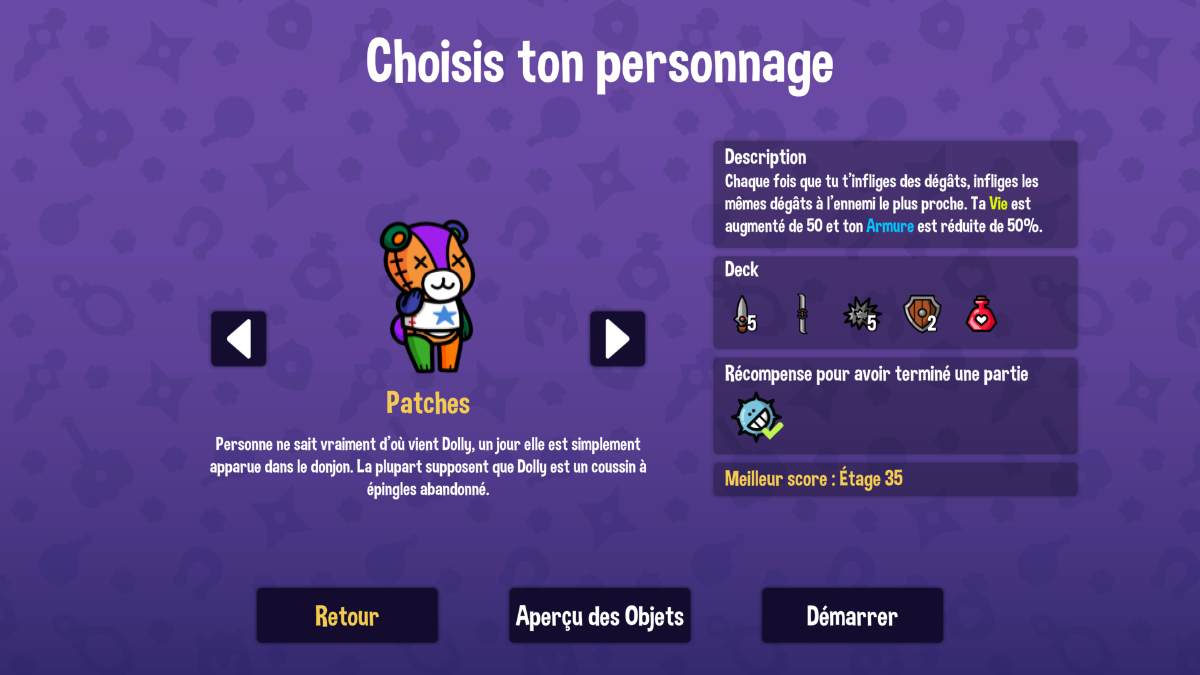Show the next character with right arrow

(617, 339)
